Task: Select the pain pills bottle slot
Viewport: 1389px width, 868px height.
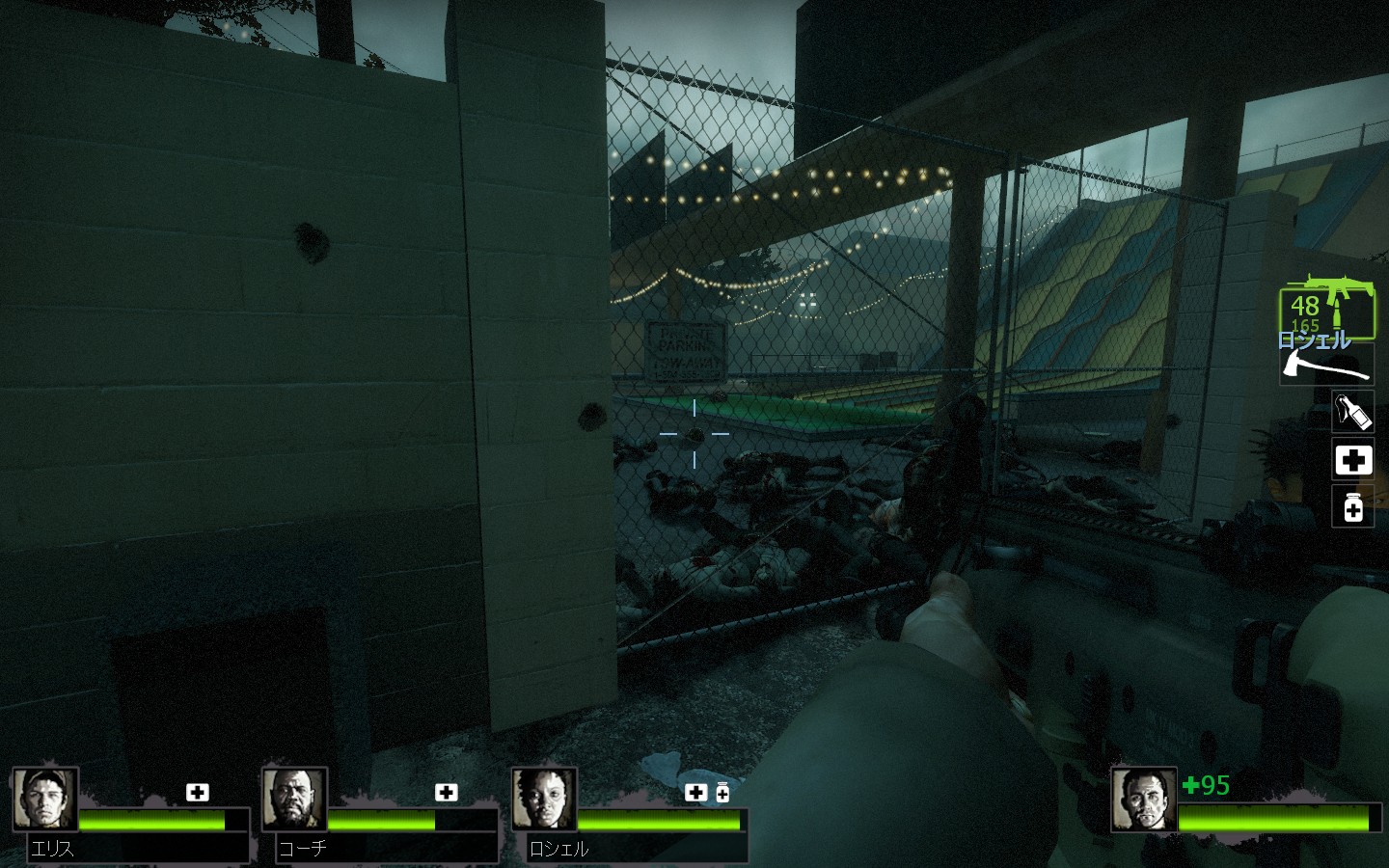Action: [1352, 506]
